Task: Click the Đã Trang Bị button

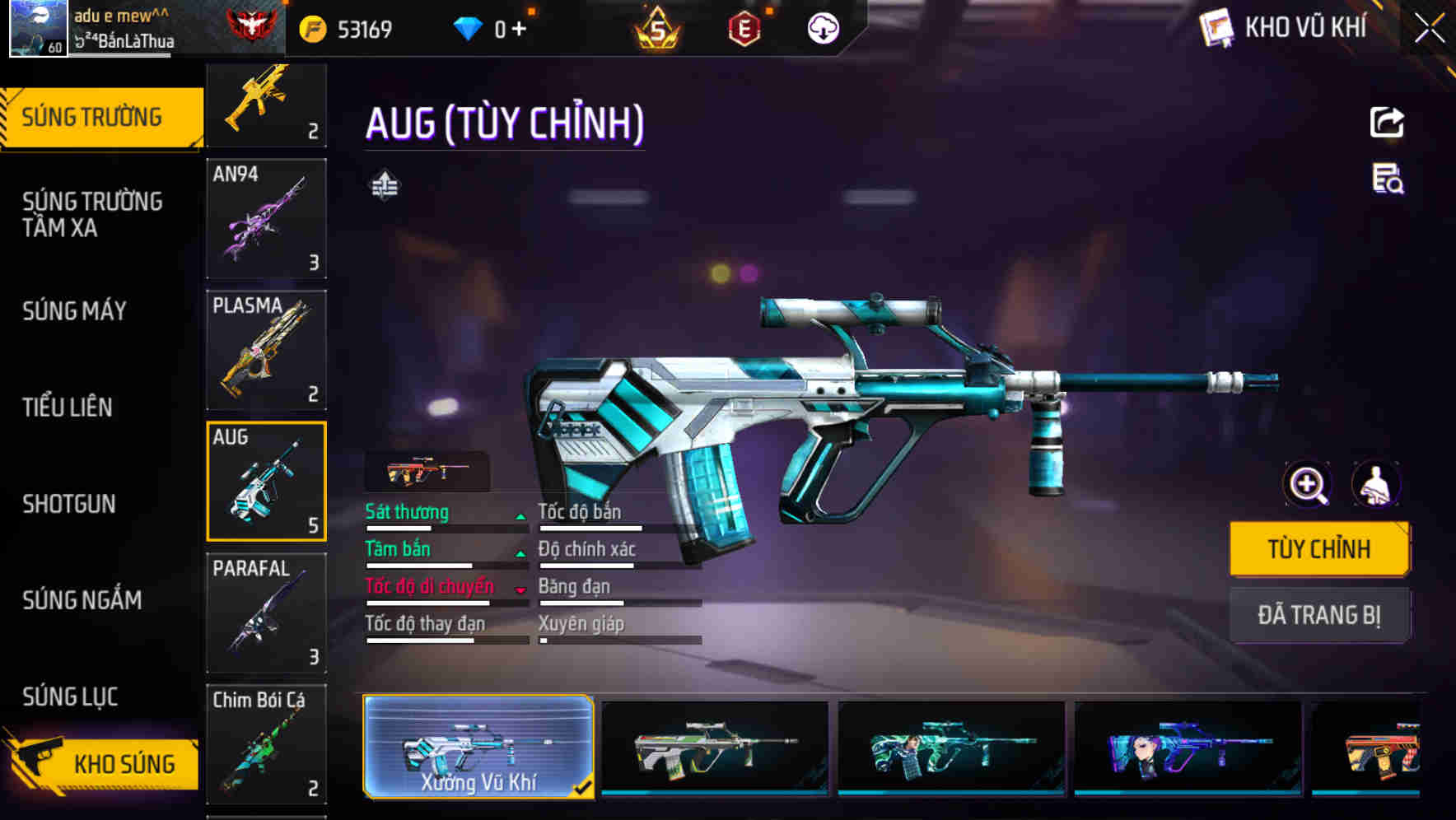Action: [x=1318, y=615]
